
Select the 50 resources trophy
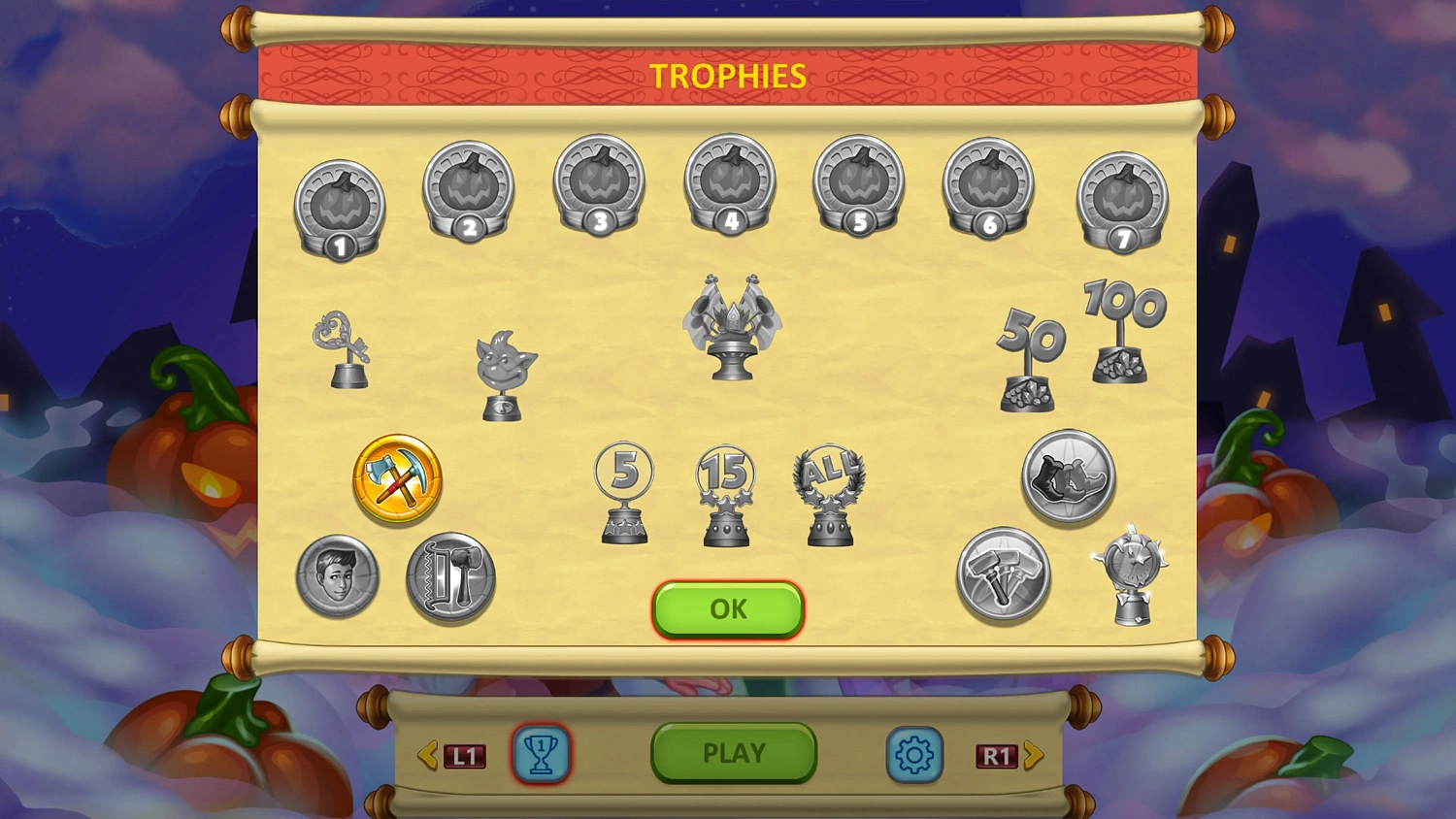1029,359
